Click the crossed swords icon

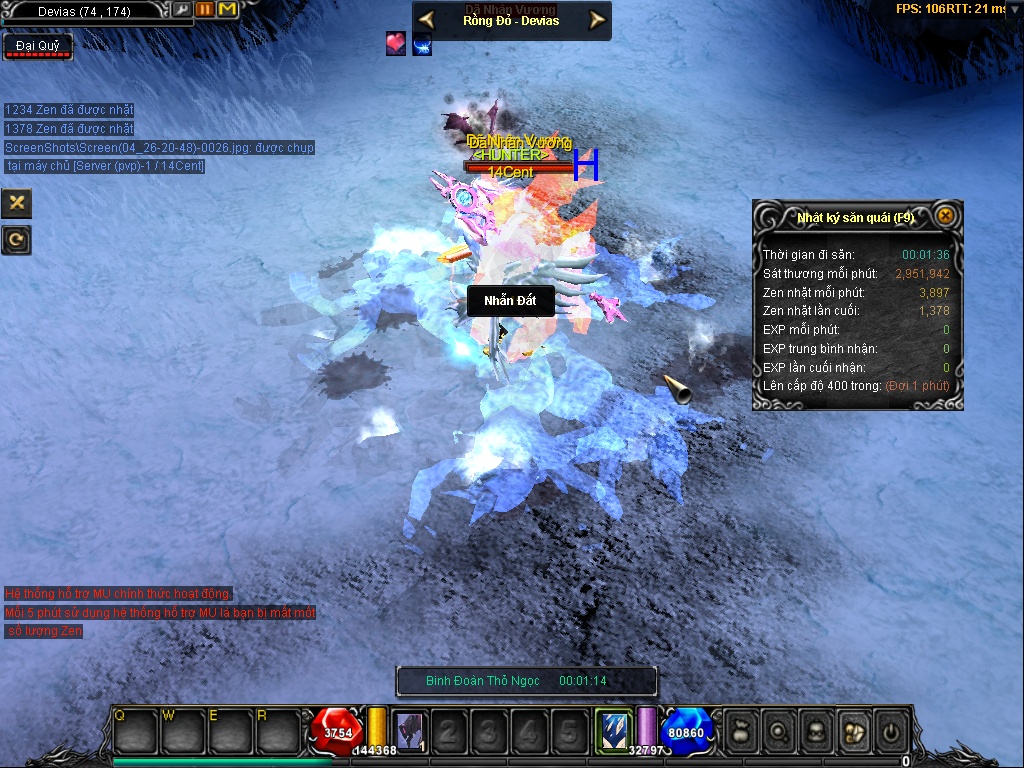(17, 203)
